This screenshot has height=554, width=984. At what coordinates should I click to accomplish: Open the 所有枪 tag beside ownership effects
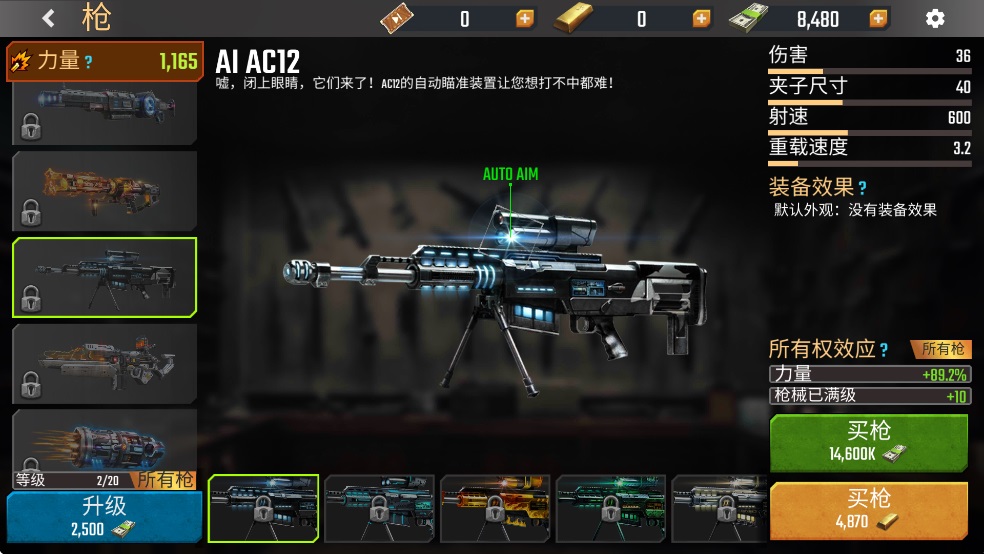click(x=941, y=349)
